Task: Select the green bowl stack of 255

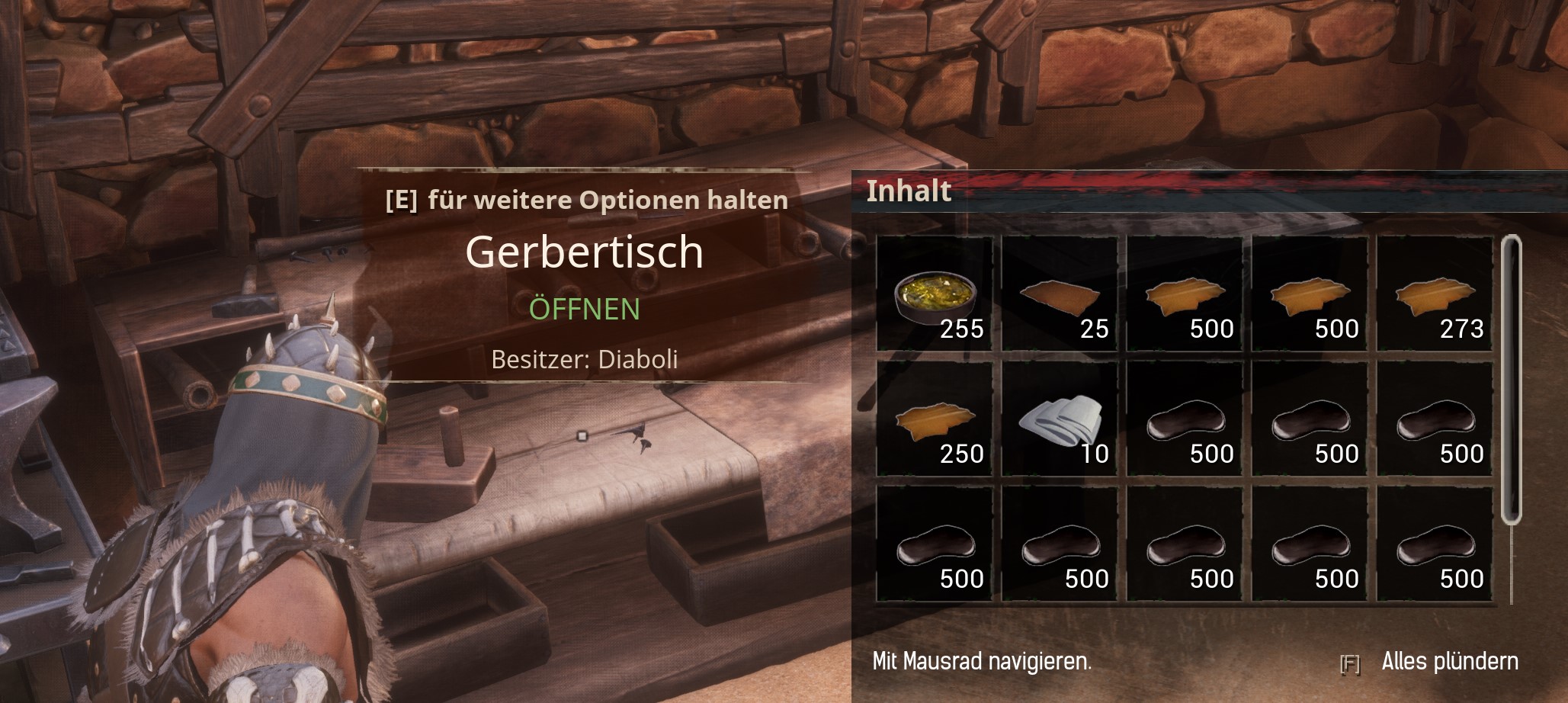Action: point(935,294)
